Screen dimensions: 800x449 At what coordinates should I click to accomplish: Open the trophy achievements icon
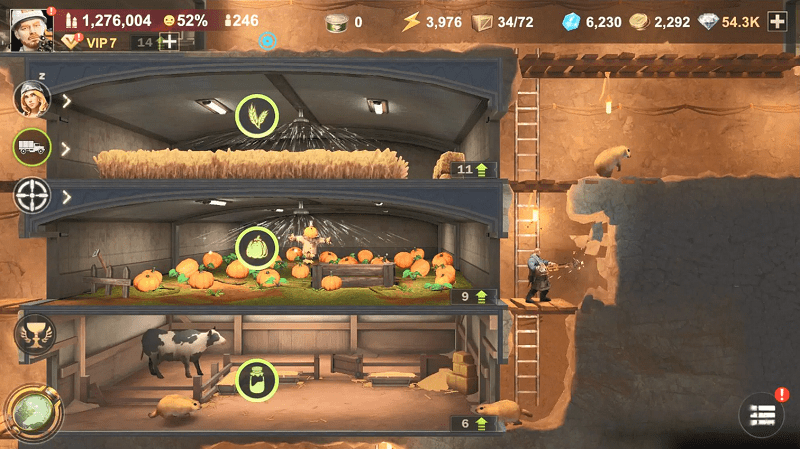32,334
